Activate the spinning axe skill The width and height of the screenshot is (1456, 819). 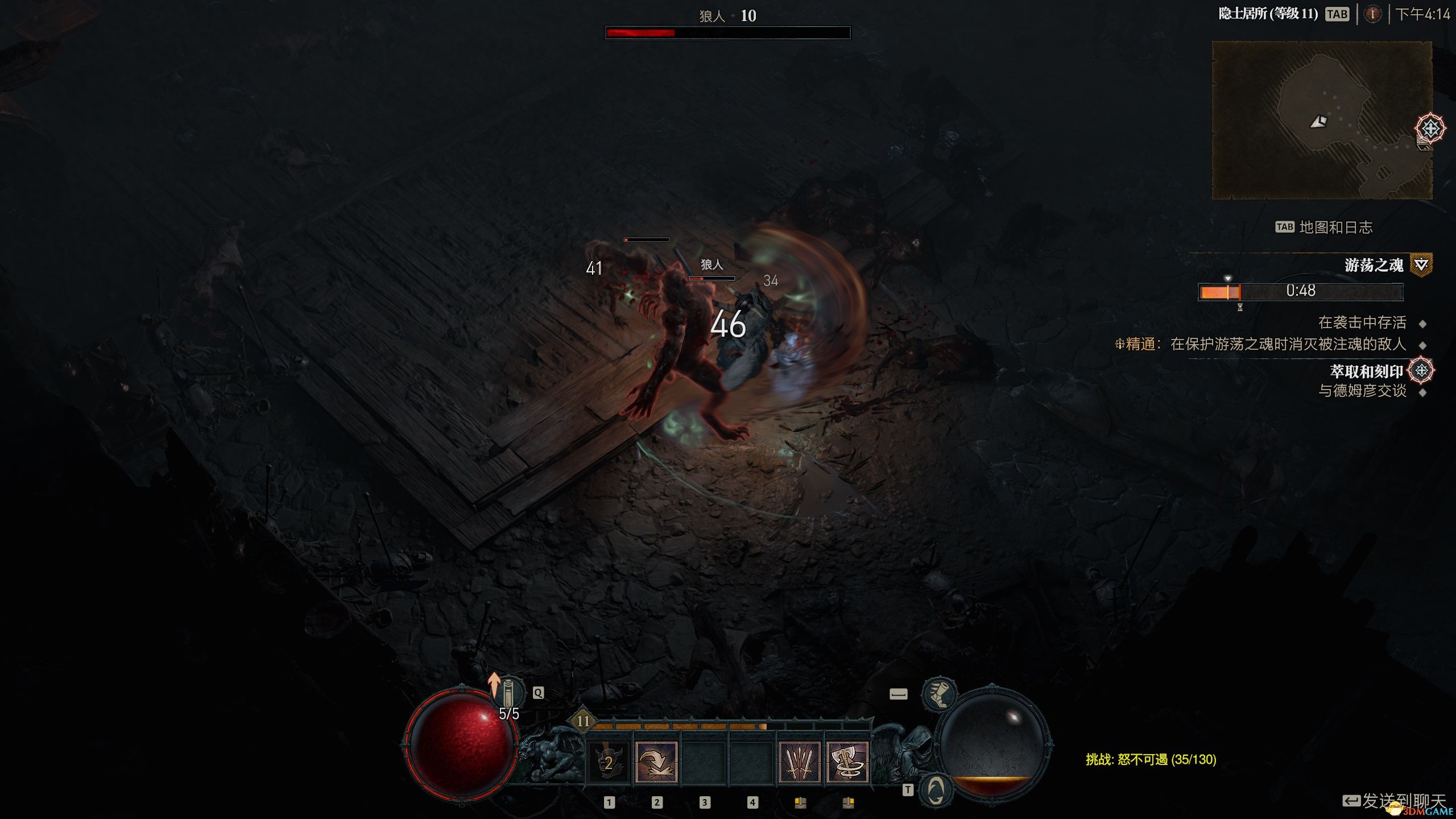[x=847, y=762]
